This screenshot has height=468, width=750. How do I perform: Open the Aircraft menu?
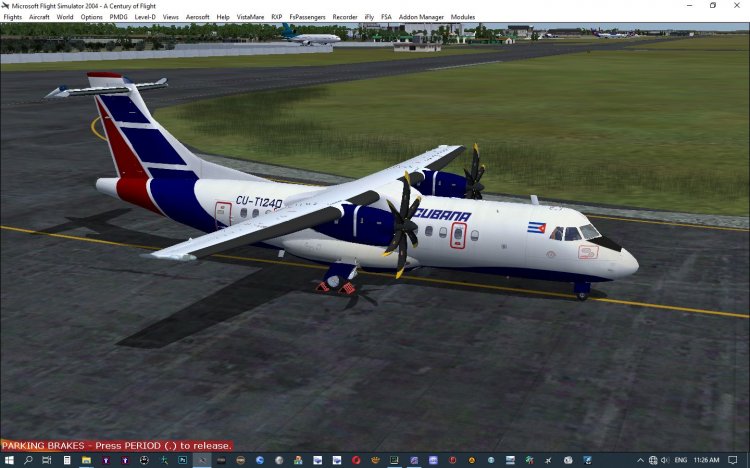39,17
